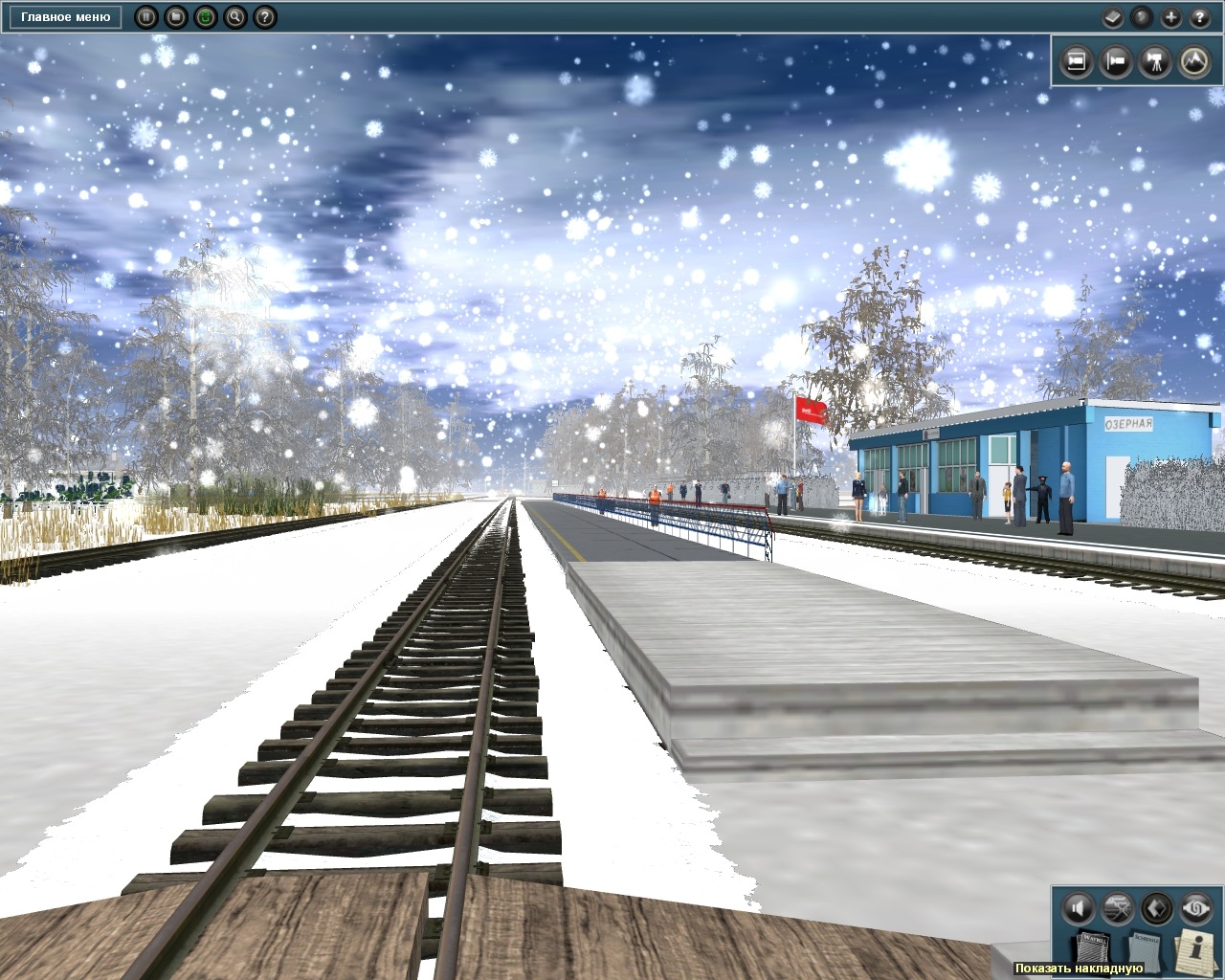Image resolution: width=1225 pixels, height=980 pixels.
Task: Activate the mountain-icon camera mode
Action: tap(1193, 62)
